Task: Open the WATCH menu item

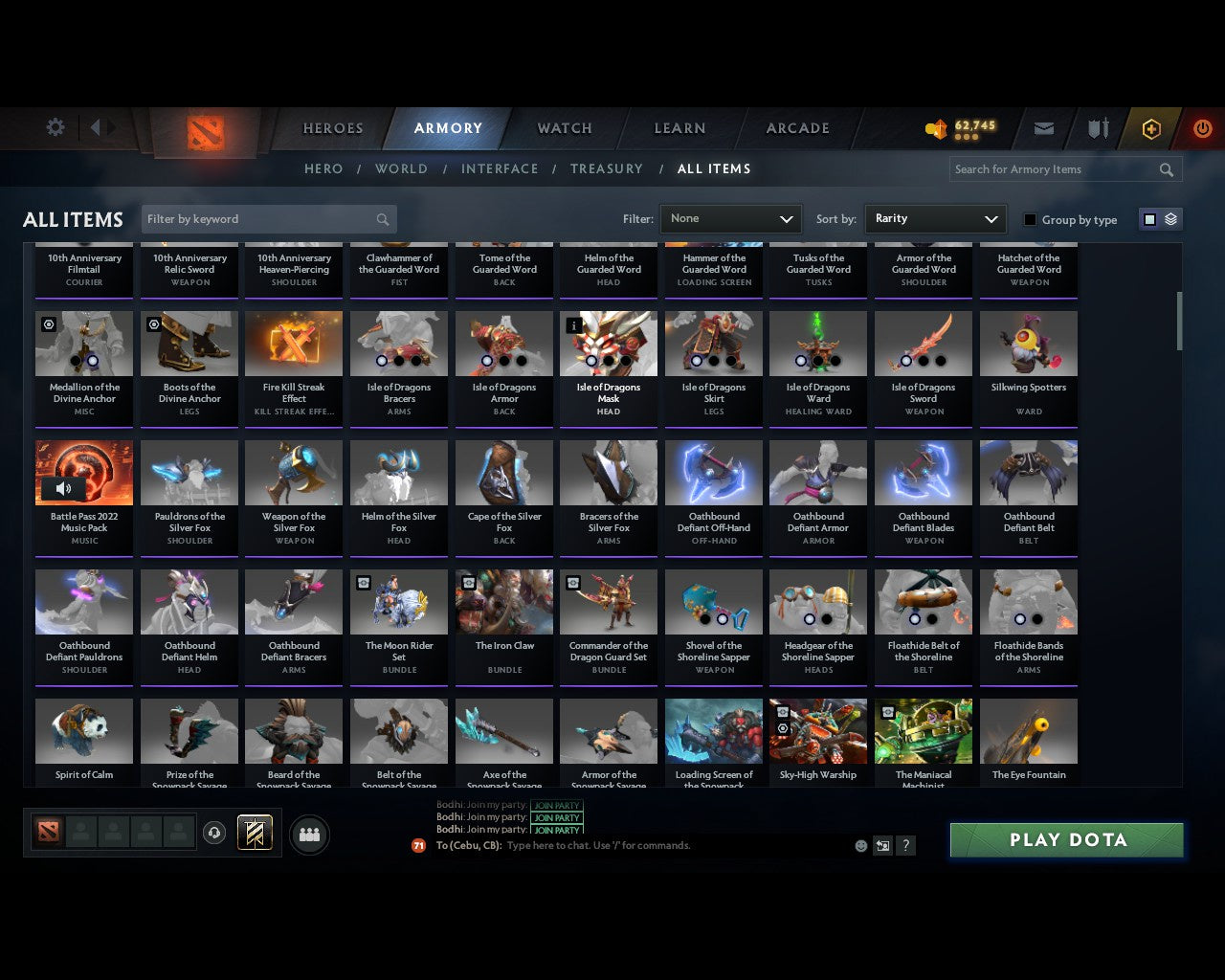Action: pos(564,127)
